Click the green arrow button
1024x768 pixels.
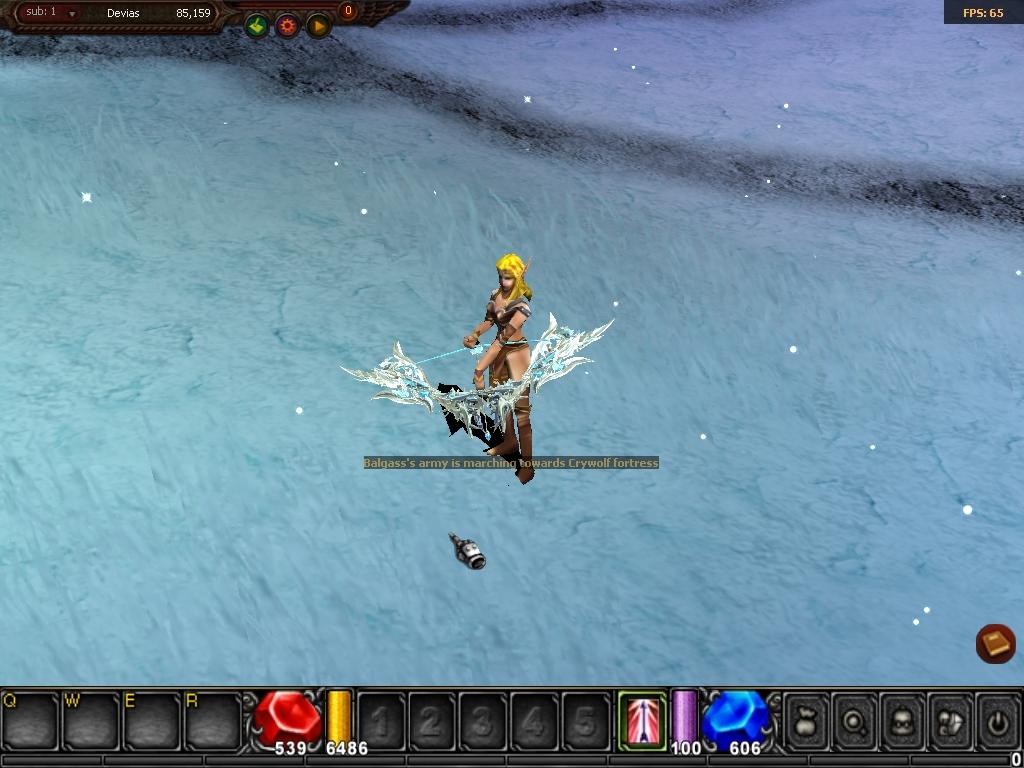[x=257, y=26]
